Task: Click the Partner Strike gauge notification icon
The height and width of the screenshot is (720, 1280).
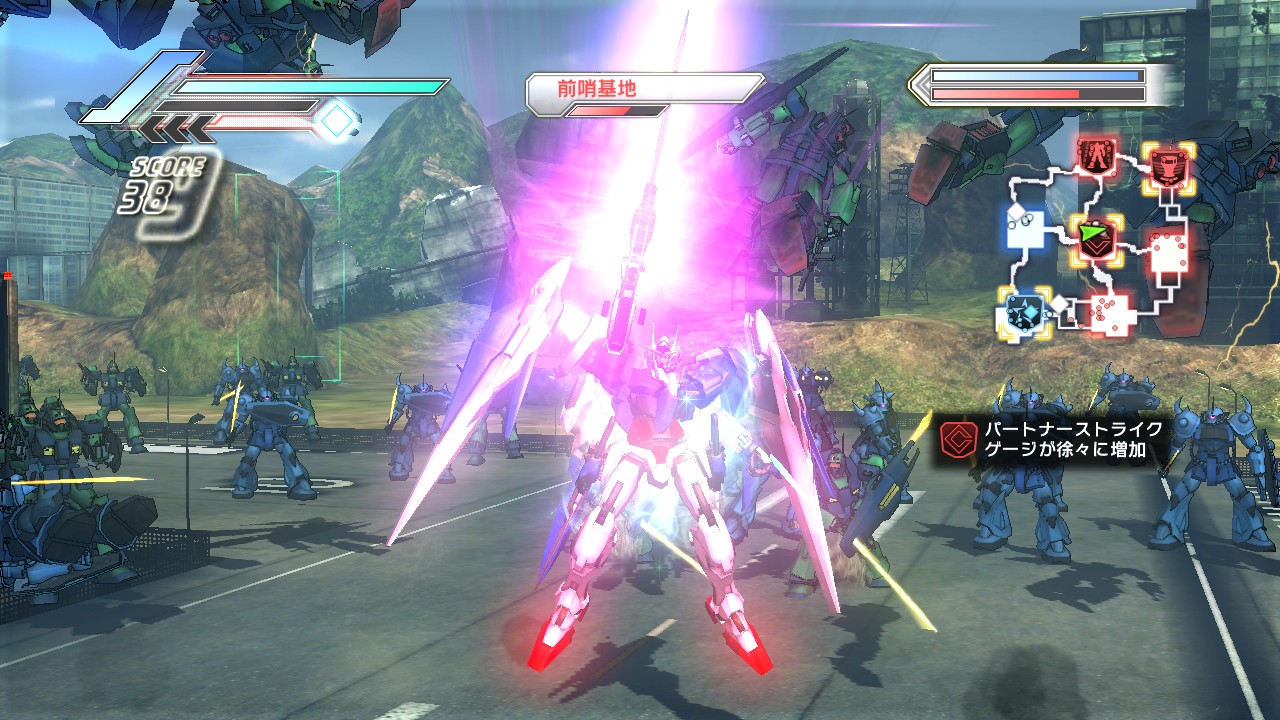Action: pos(955,439)
